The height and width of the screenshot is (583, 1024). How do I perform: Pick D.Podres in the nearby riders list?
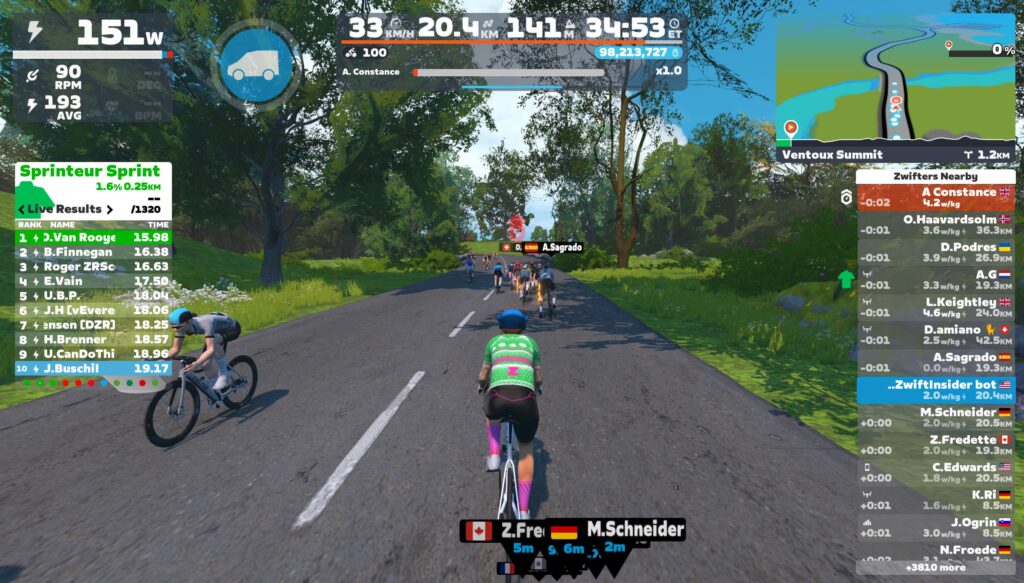tap(935, 252)
